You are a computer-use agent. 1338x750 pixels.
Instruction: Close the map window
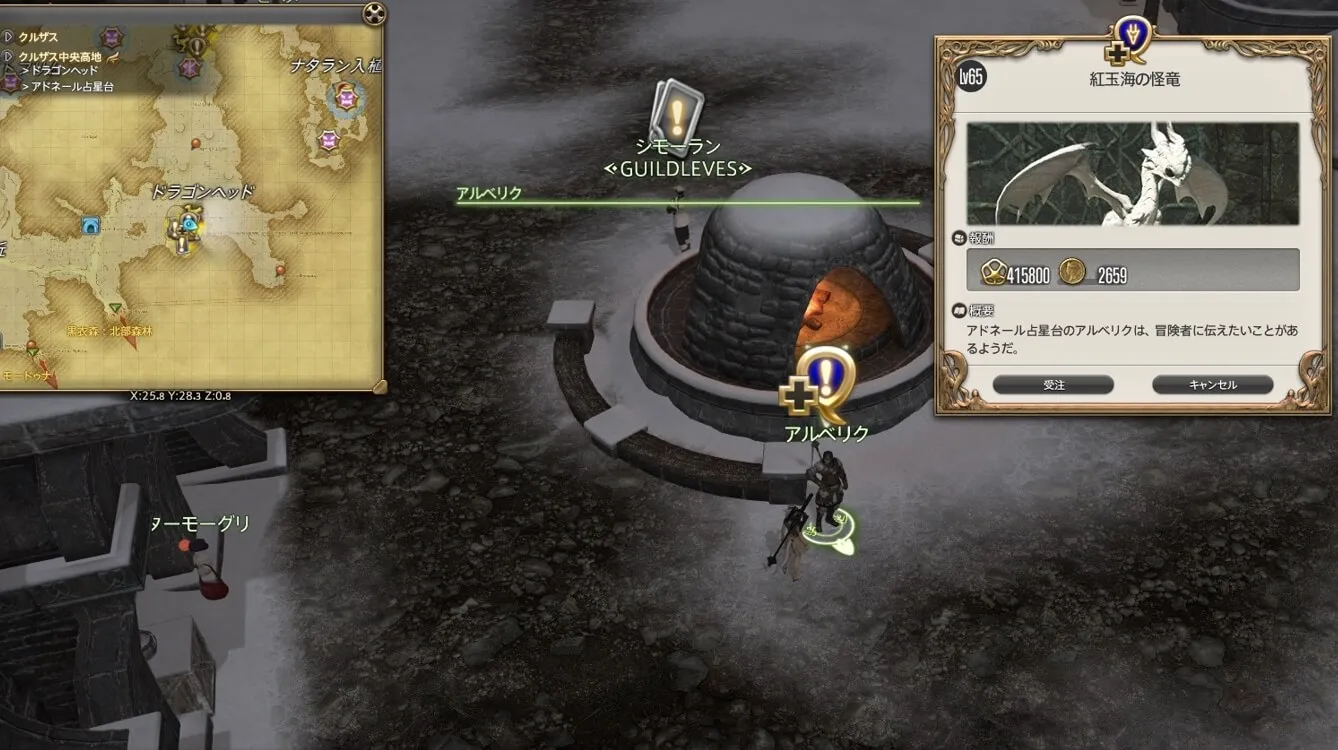[x=373, y=14]
